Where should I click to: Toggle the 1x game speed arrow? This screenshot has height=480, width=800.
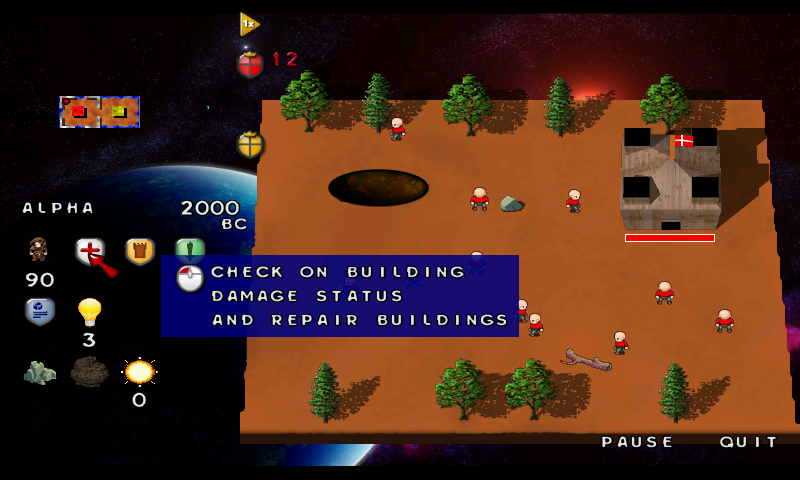pos(249,23)
